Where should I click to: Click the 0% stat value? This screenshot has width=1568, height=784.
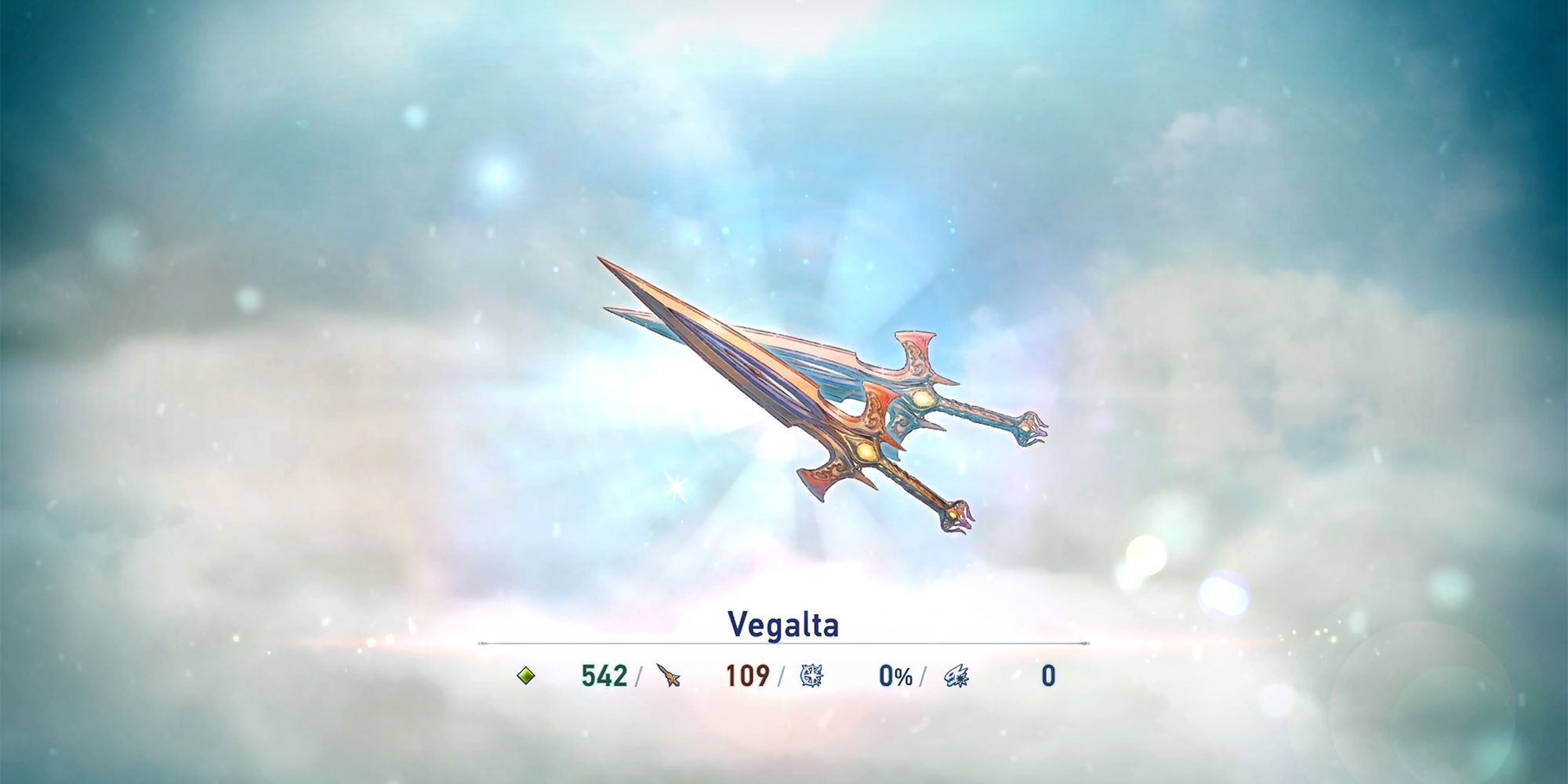click(x=894, y=677)
